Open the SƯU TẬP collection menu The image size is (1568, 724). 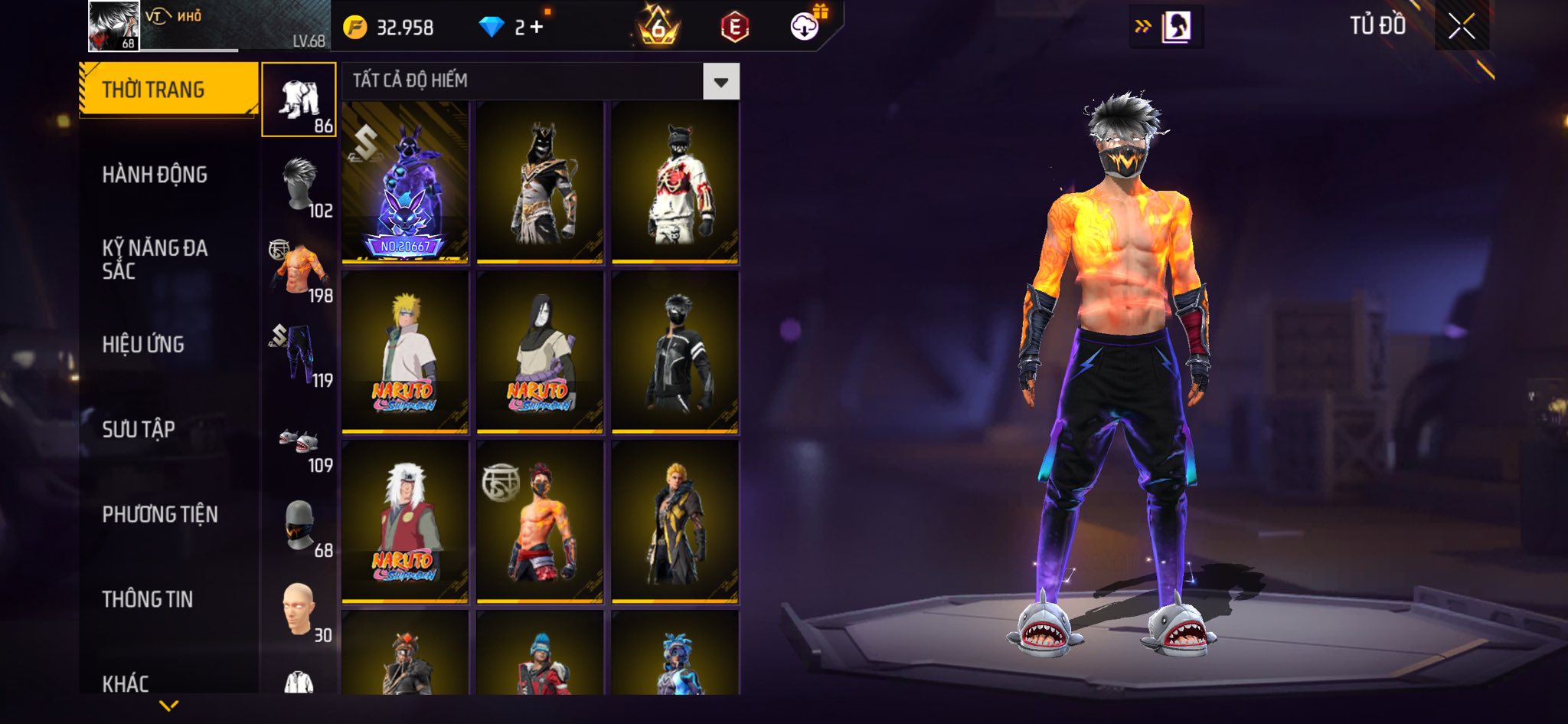pyautogui.click(x=139, y=429)
